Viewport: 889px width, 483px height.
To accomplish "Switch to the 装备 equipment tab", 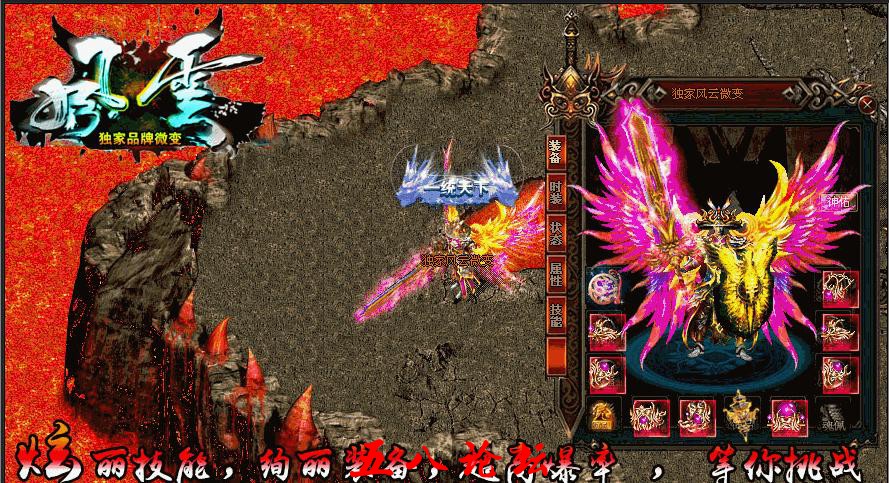I will pyautogui.click(x=557, y=150).
